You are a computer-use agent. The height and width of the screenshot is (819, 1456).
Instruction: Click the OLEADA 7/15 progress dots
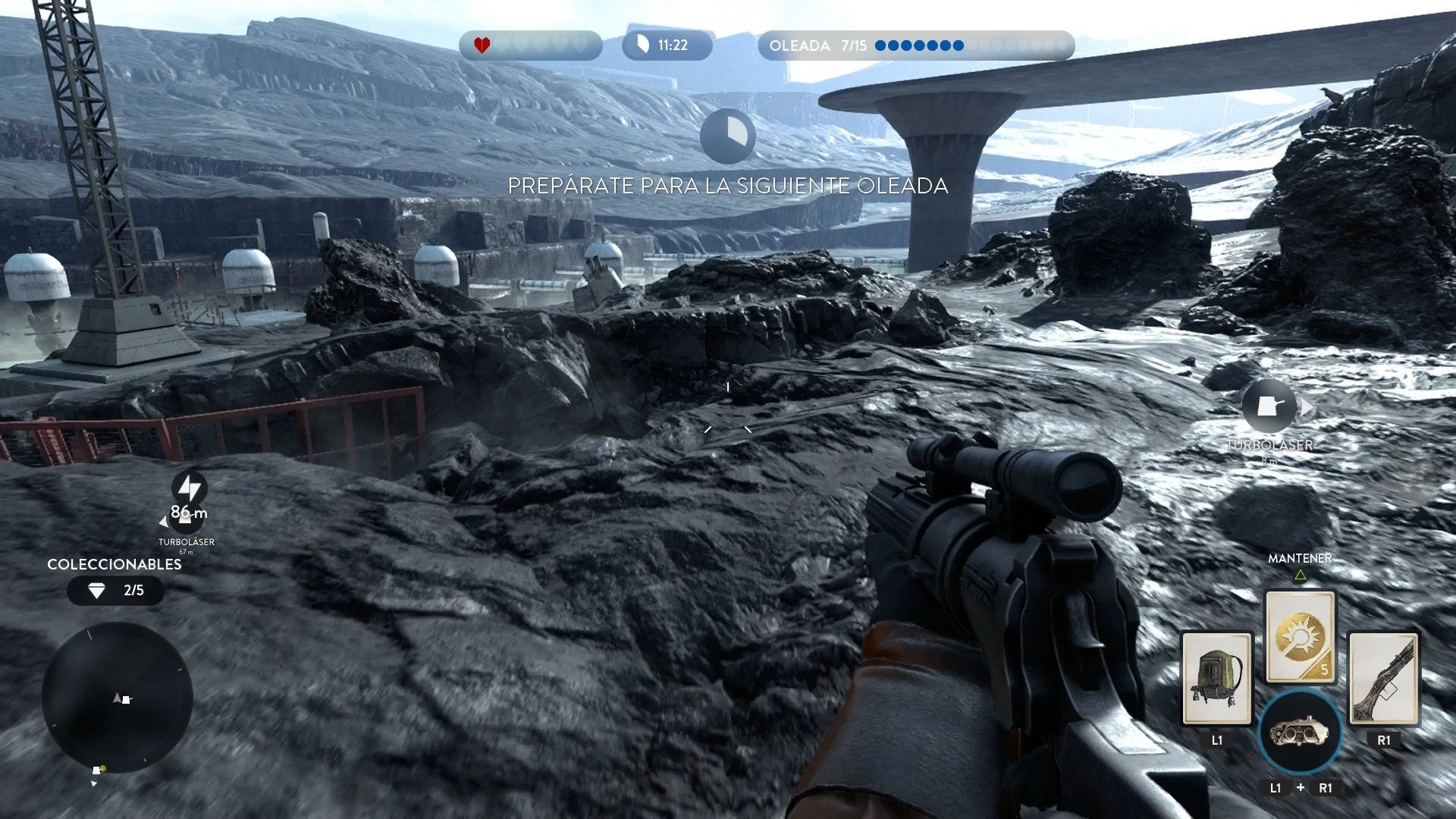coord(918,45)
